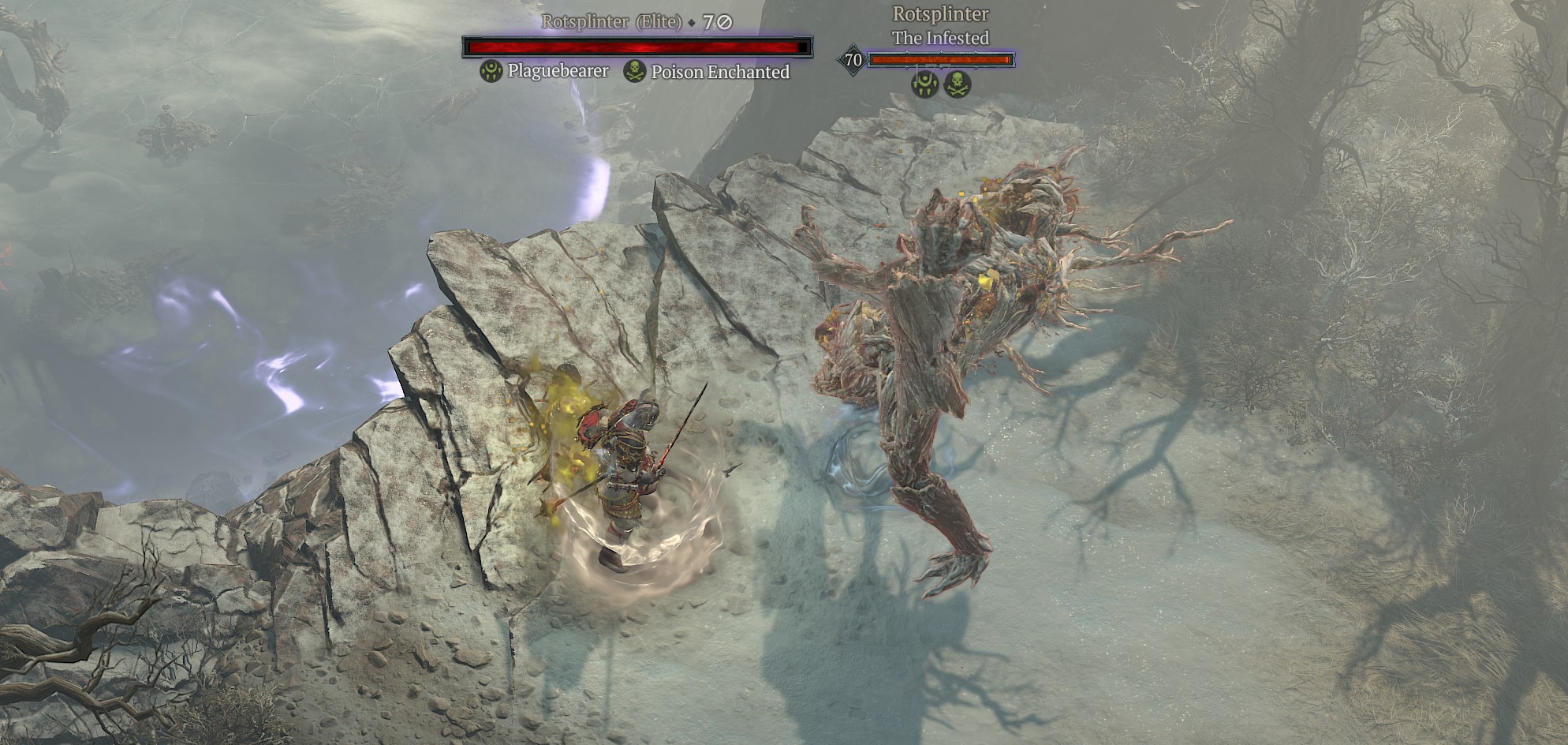This screenshot has height=745, width=1568.
Task: Select the Poison Enchanted skull icon beside its label
Action: [x=634, y=72]
